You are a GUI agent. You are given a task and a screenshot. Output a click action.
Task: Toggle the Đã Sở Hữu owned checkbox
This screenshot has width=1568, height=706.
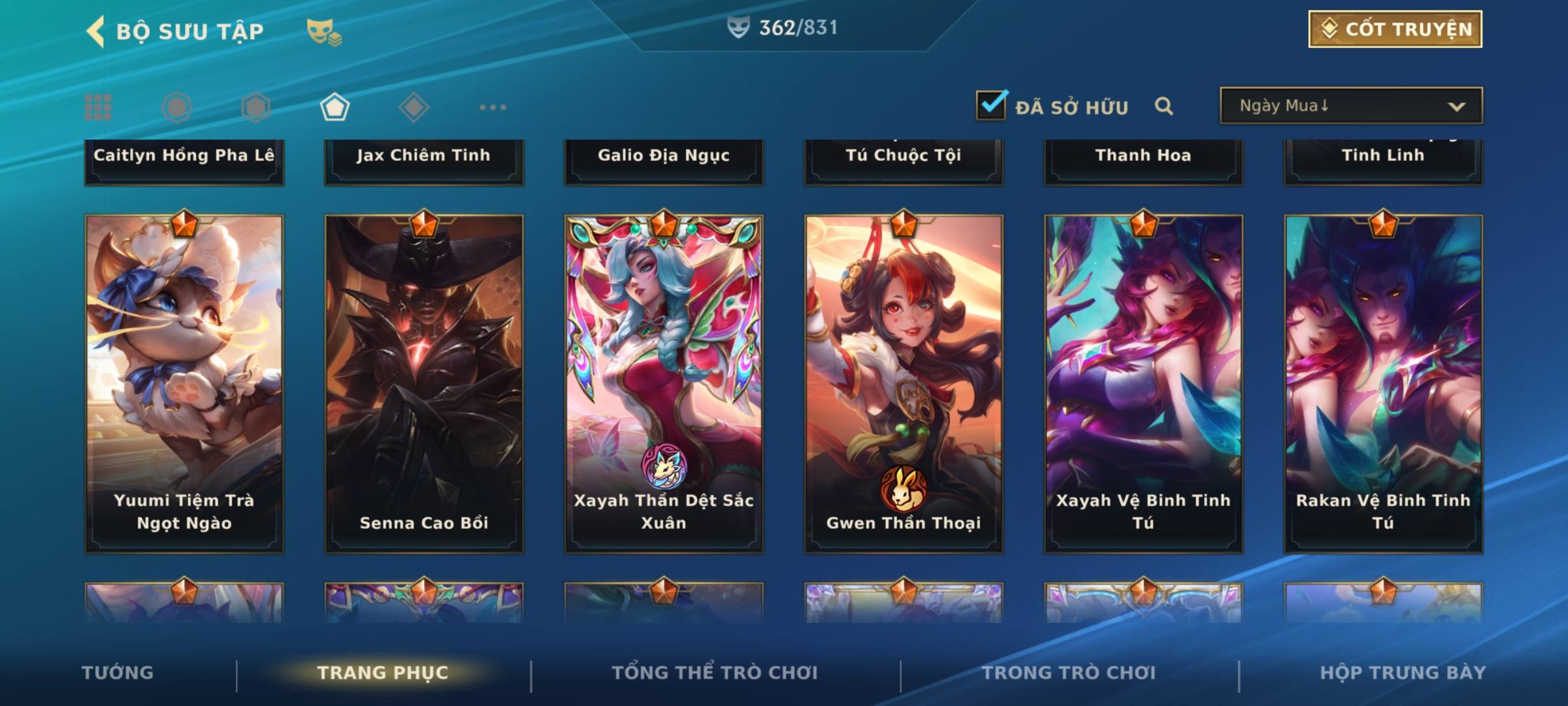[x=991, y=105]
